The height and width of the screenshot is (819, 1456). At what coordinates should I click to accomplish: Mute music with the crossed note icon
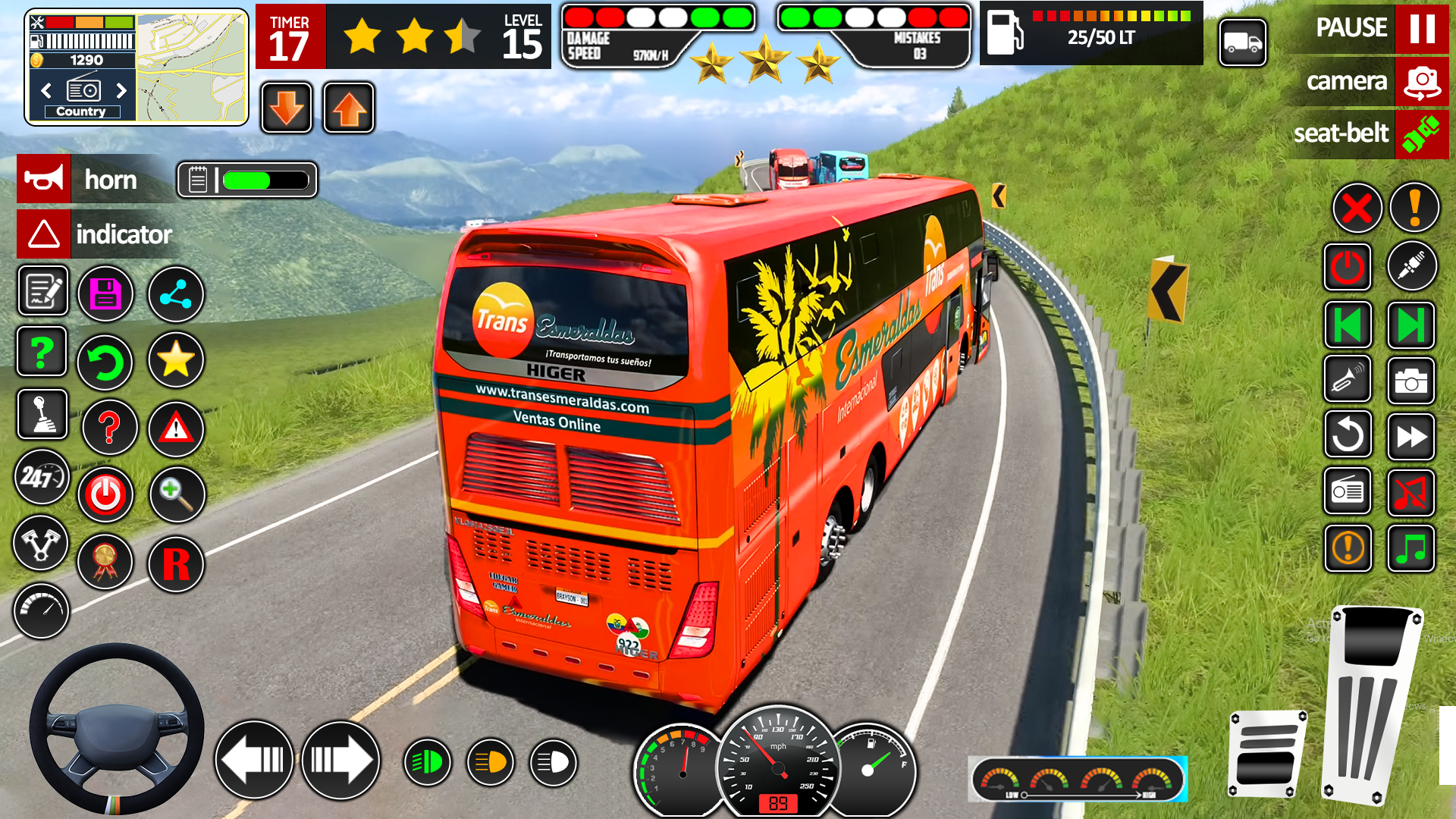coord(1410,493)
